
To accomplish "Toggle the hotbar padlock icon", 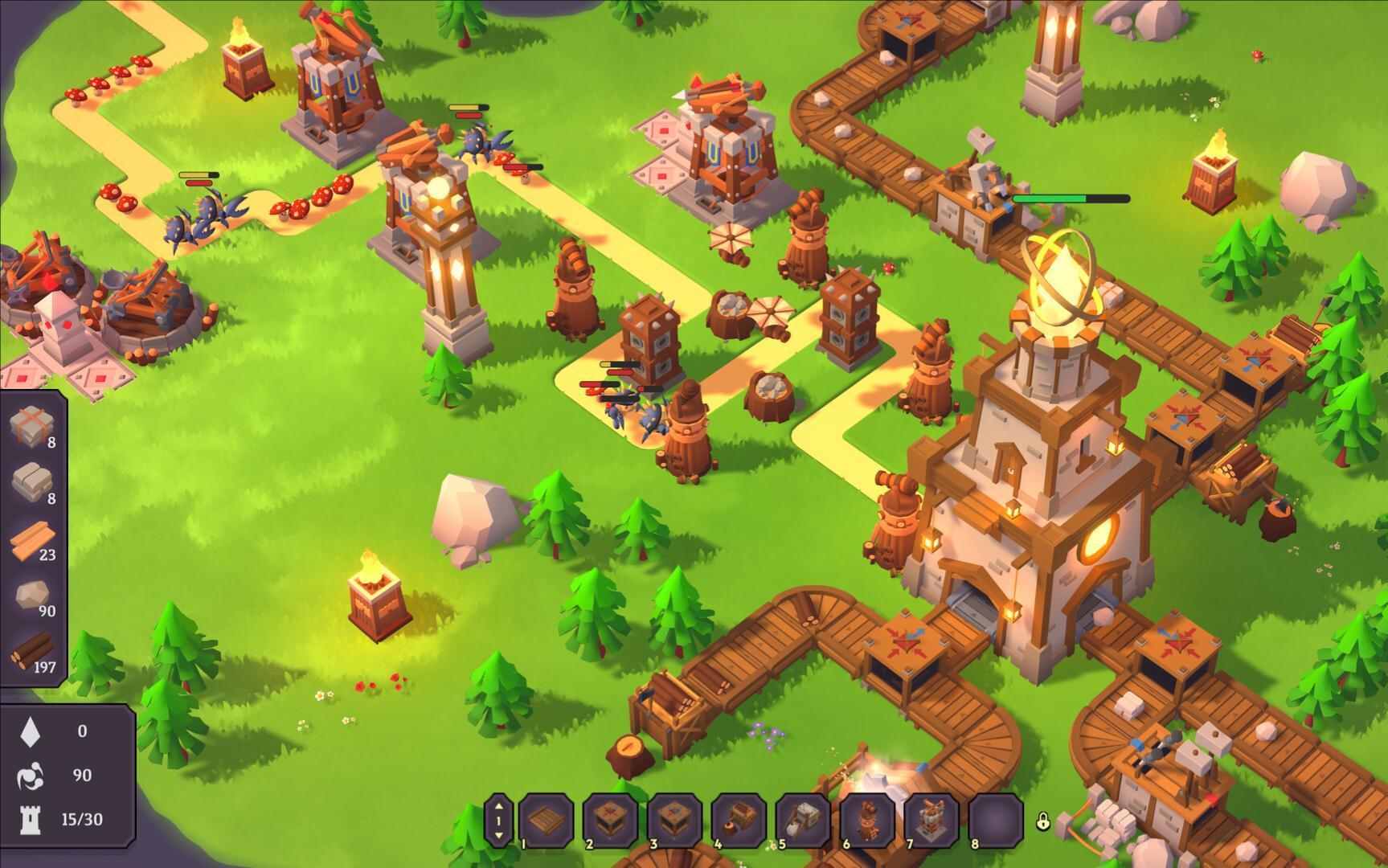I will 1043,821.
